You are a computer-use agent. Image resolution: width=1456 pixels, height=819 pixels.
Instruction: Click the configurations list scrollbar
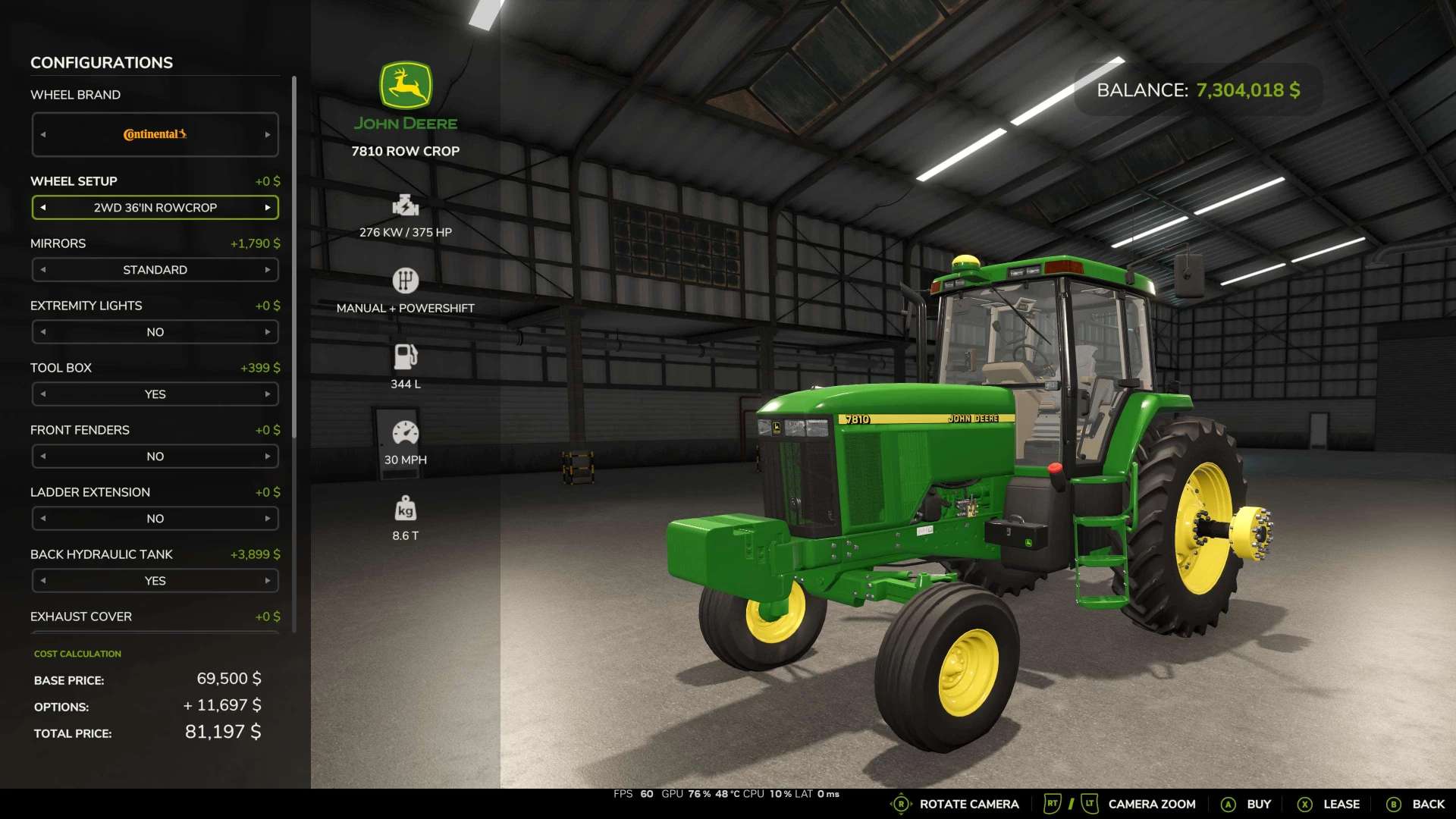293,258
